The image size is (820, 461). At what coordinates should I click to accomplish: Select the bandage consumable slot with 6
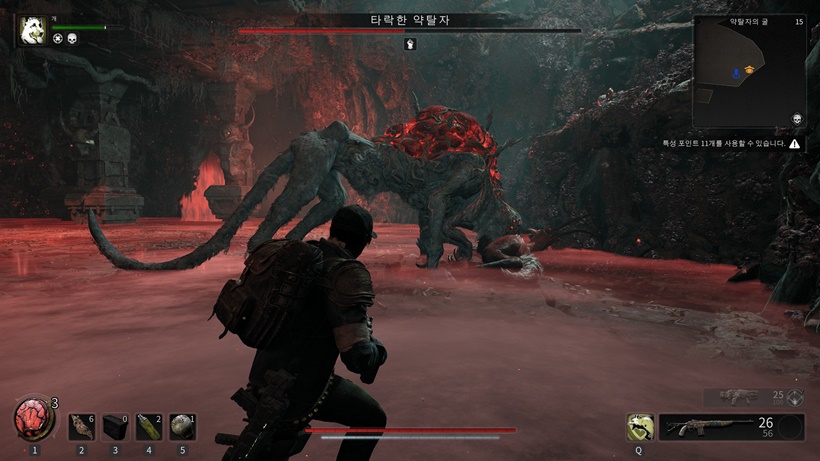point(81,427)
